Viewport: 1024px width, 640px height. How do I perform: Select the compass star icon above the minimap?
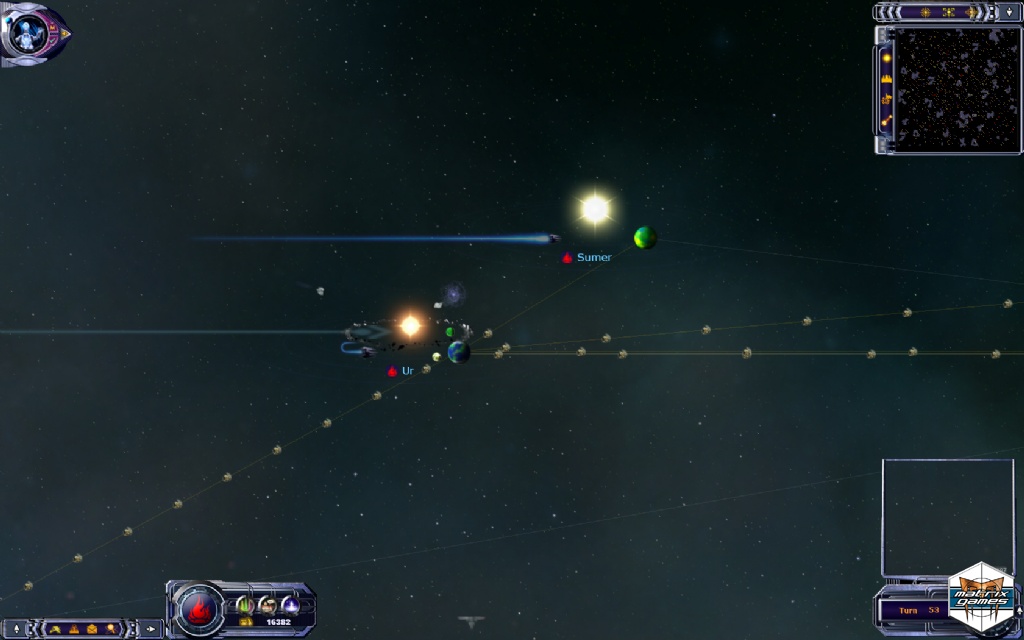[x=972, y=12]
